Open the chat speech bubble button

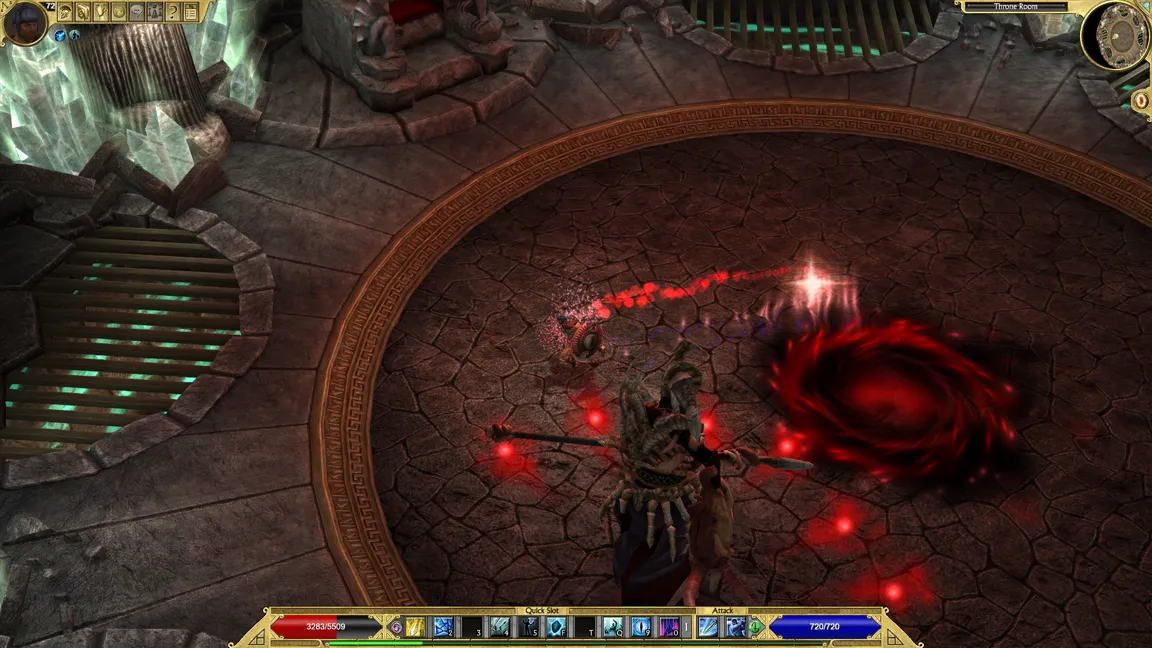point(137,12)
